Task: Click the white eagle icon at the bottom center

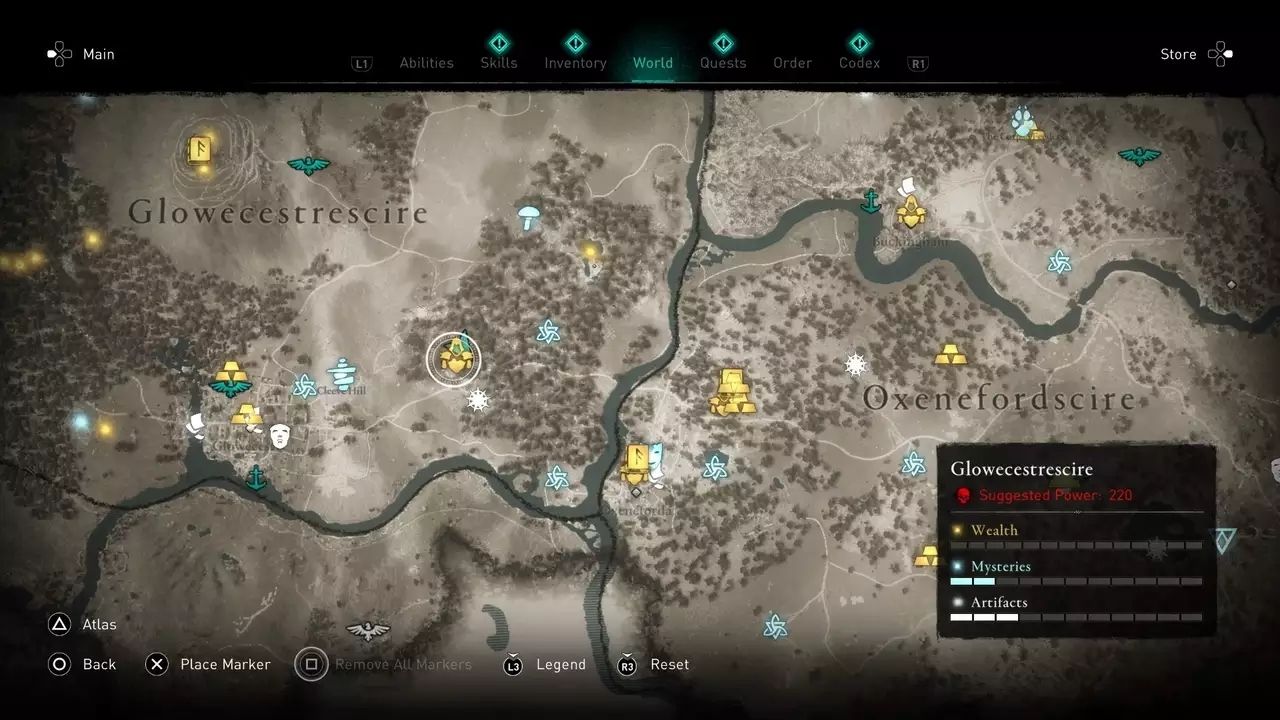Action: point(369,630)
